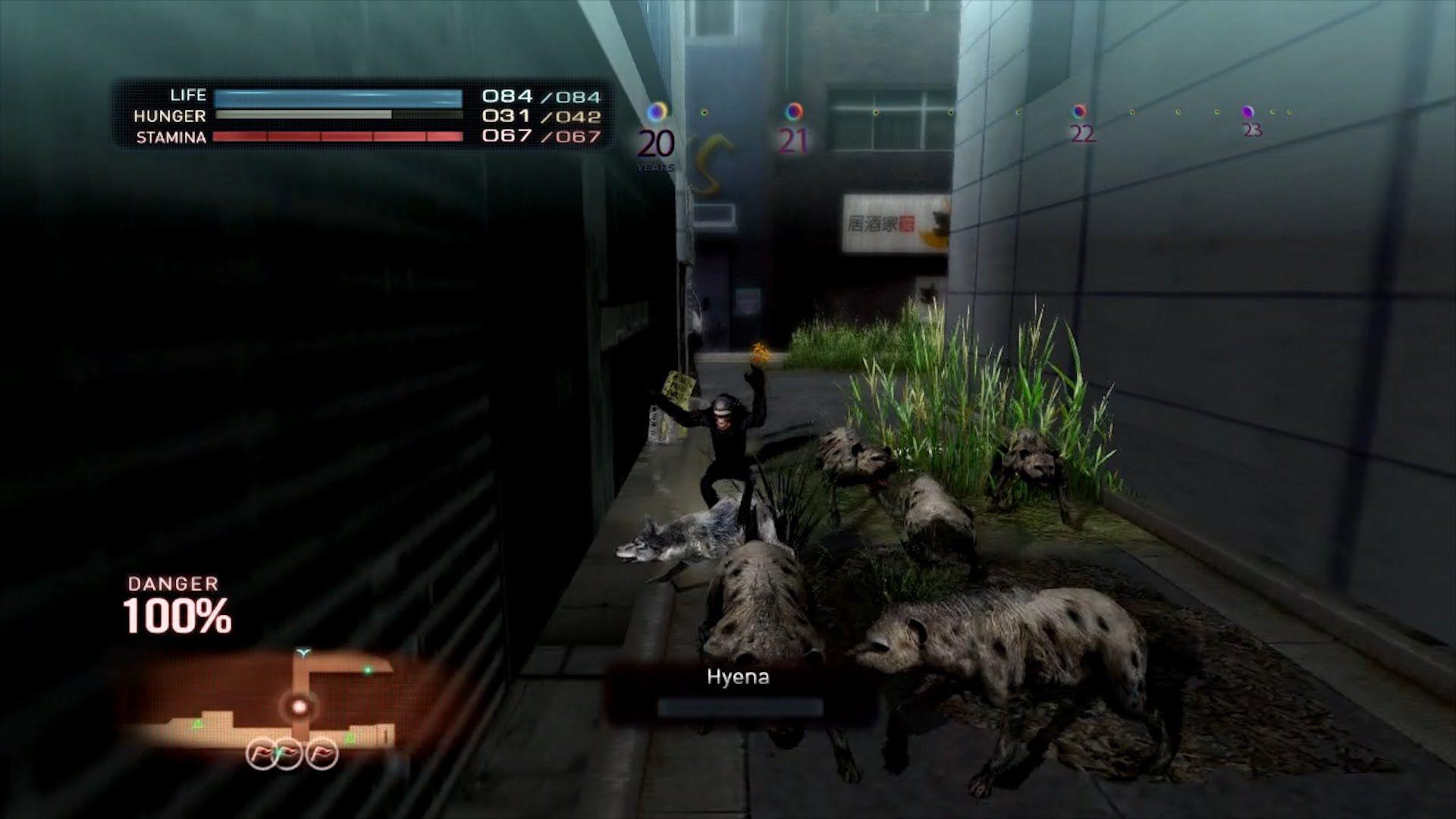The width and height of the screenshot is (1456, 819).
Task: Click the rightmost flag icon below minimap
Action: [x=322, y=753]
